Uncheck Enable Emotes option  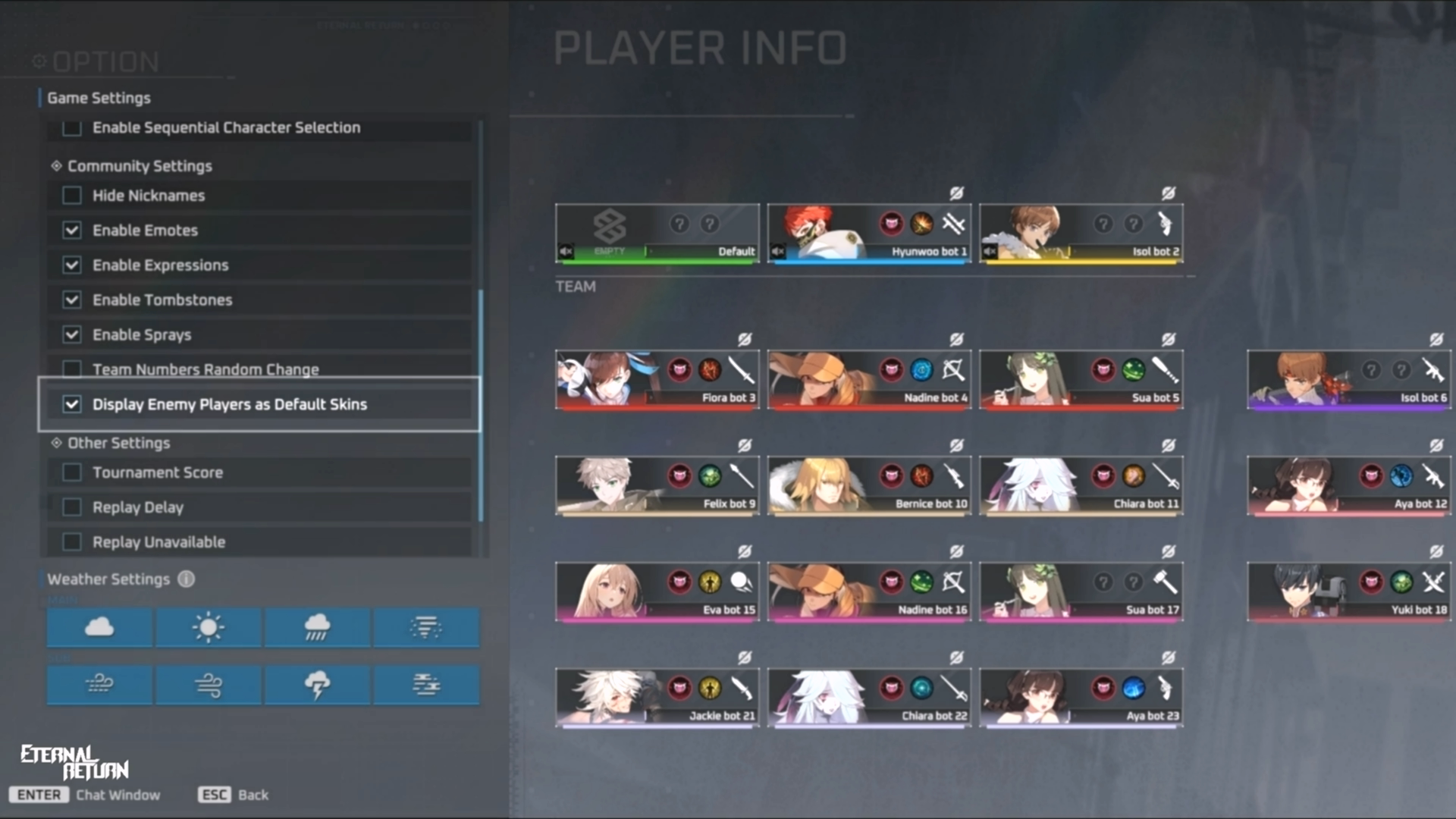72,231
